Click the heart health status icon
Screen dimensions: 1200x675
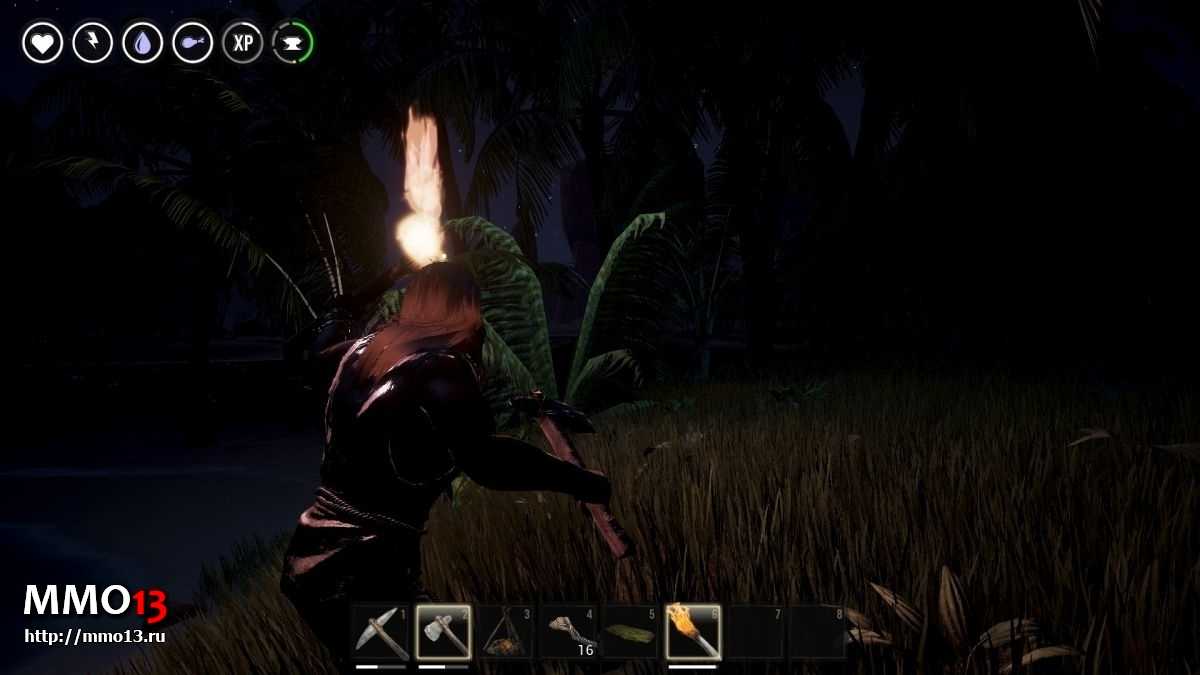[x=43, y=43]
